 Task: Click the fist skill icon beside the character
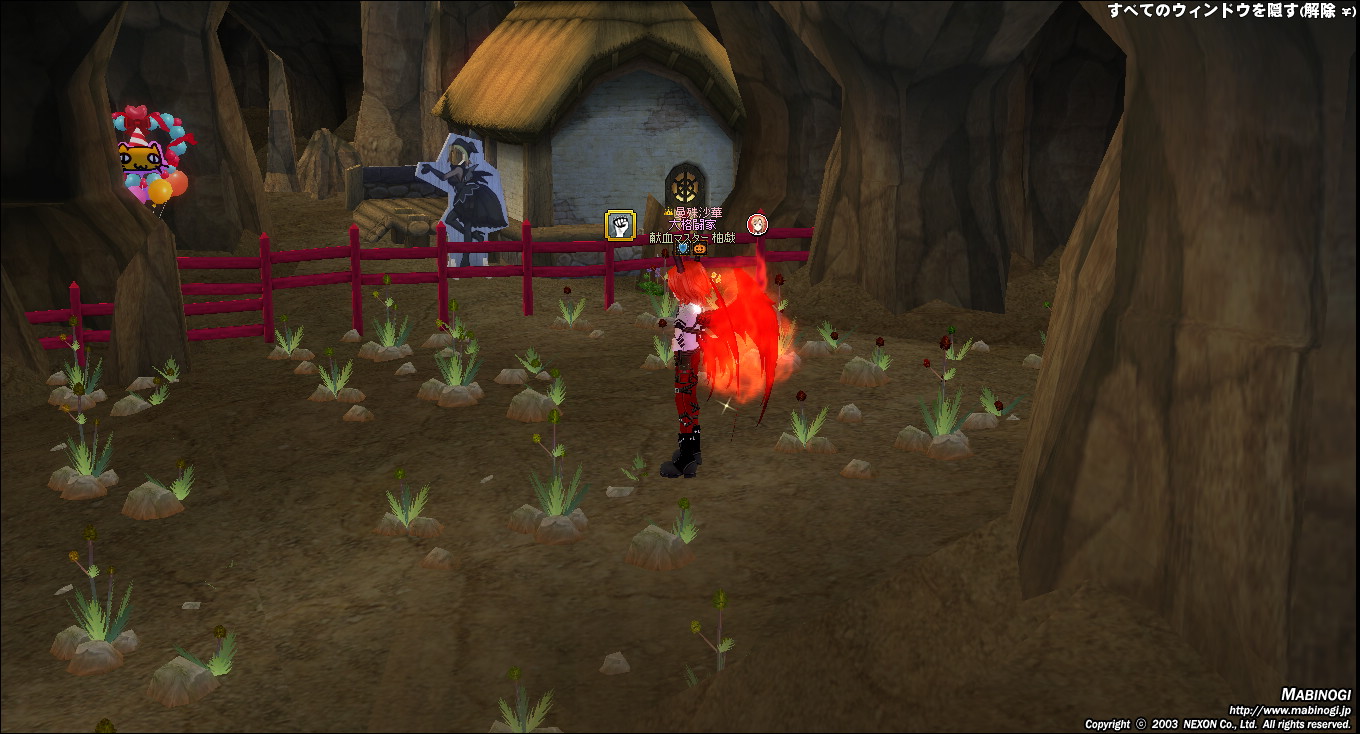(621, 226)
